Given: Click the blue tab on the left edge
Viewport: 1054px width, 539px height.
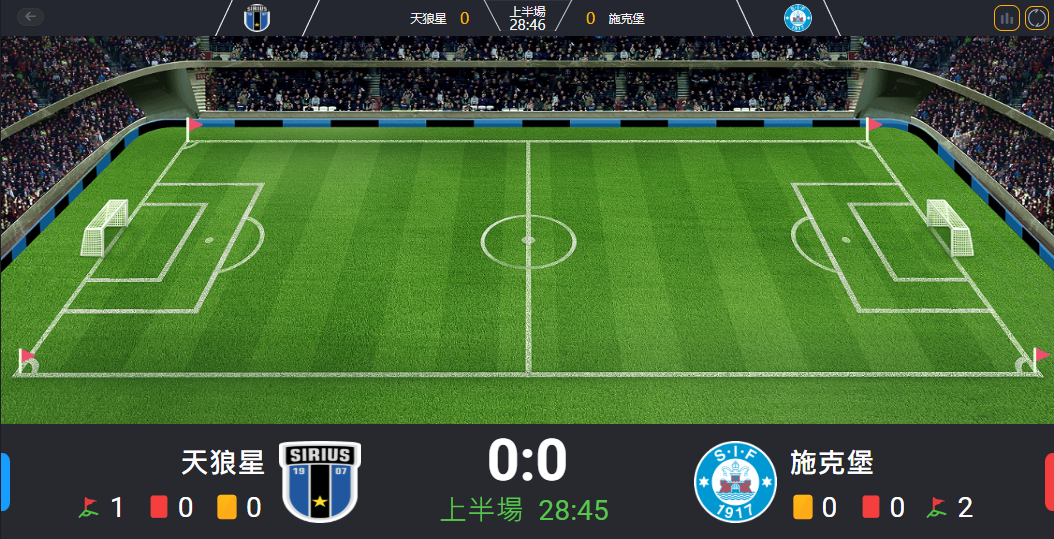Looking at the screenshot, I should click(x=4, y=481).
